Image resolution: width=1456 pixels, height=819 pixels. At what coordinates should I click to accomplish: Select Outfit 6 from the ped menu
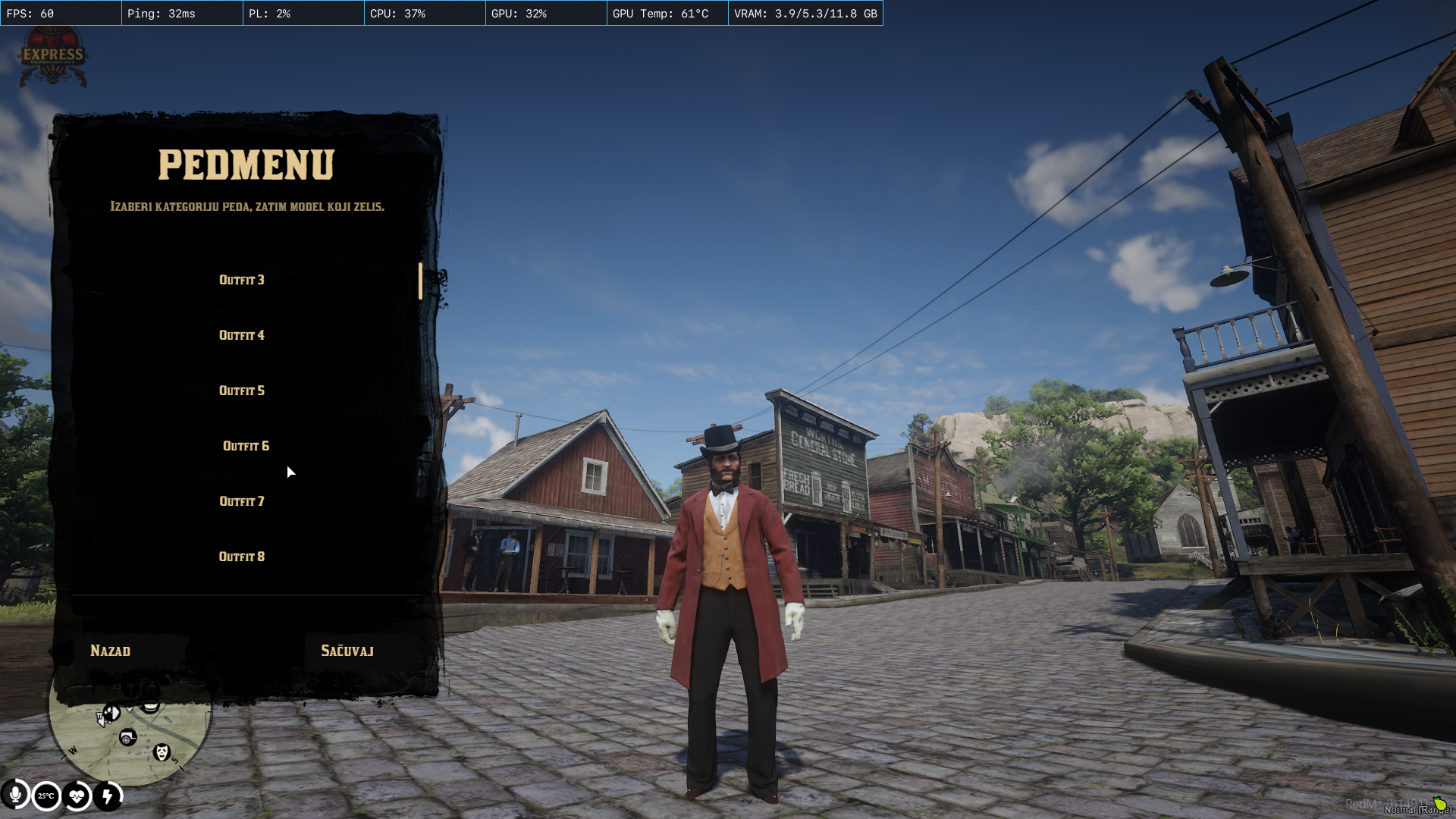(245, 446)
